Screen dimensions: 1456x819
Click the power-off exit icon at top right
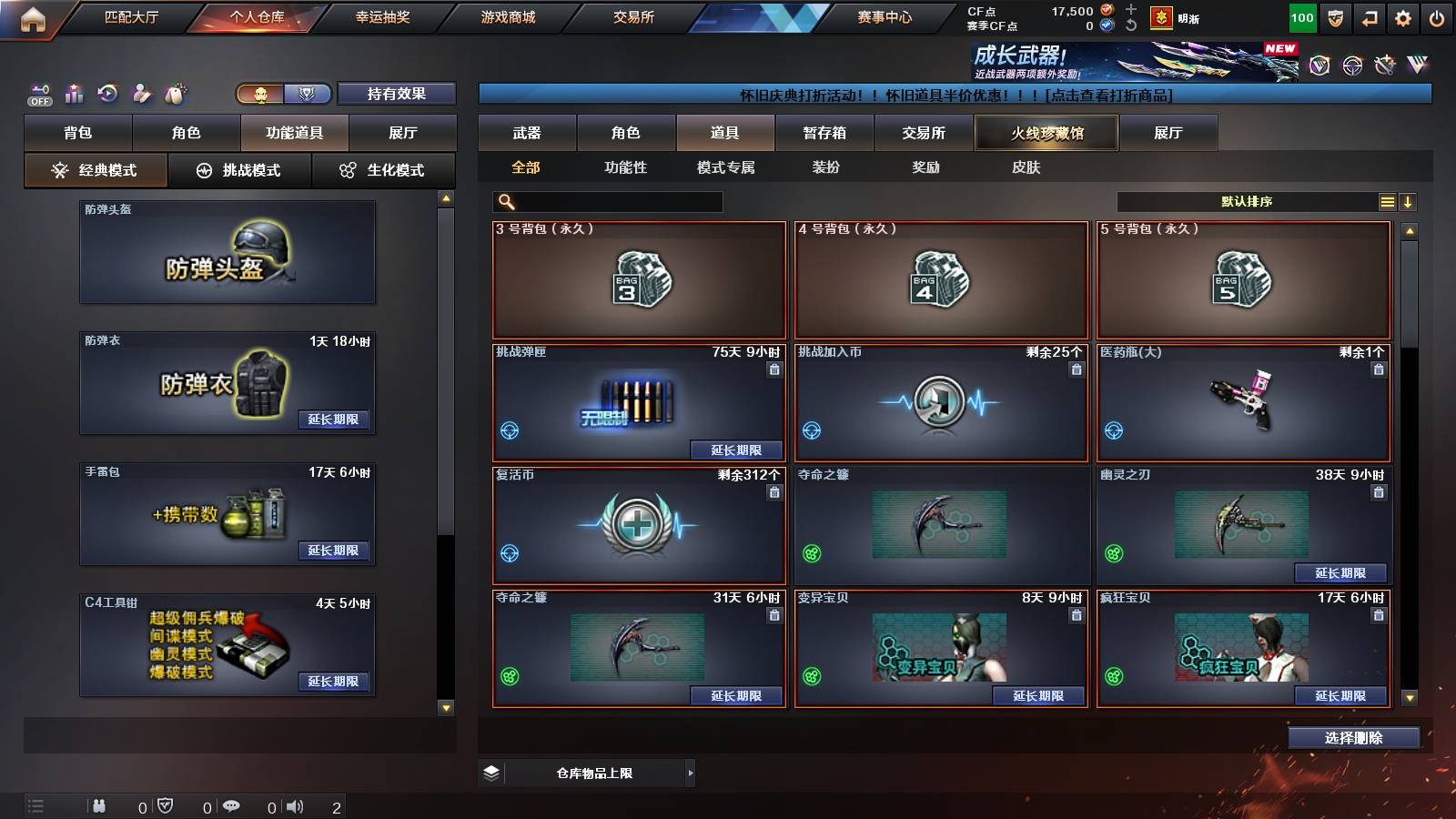(1436, 16)
